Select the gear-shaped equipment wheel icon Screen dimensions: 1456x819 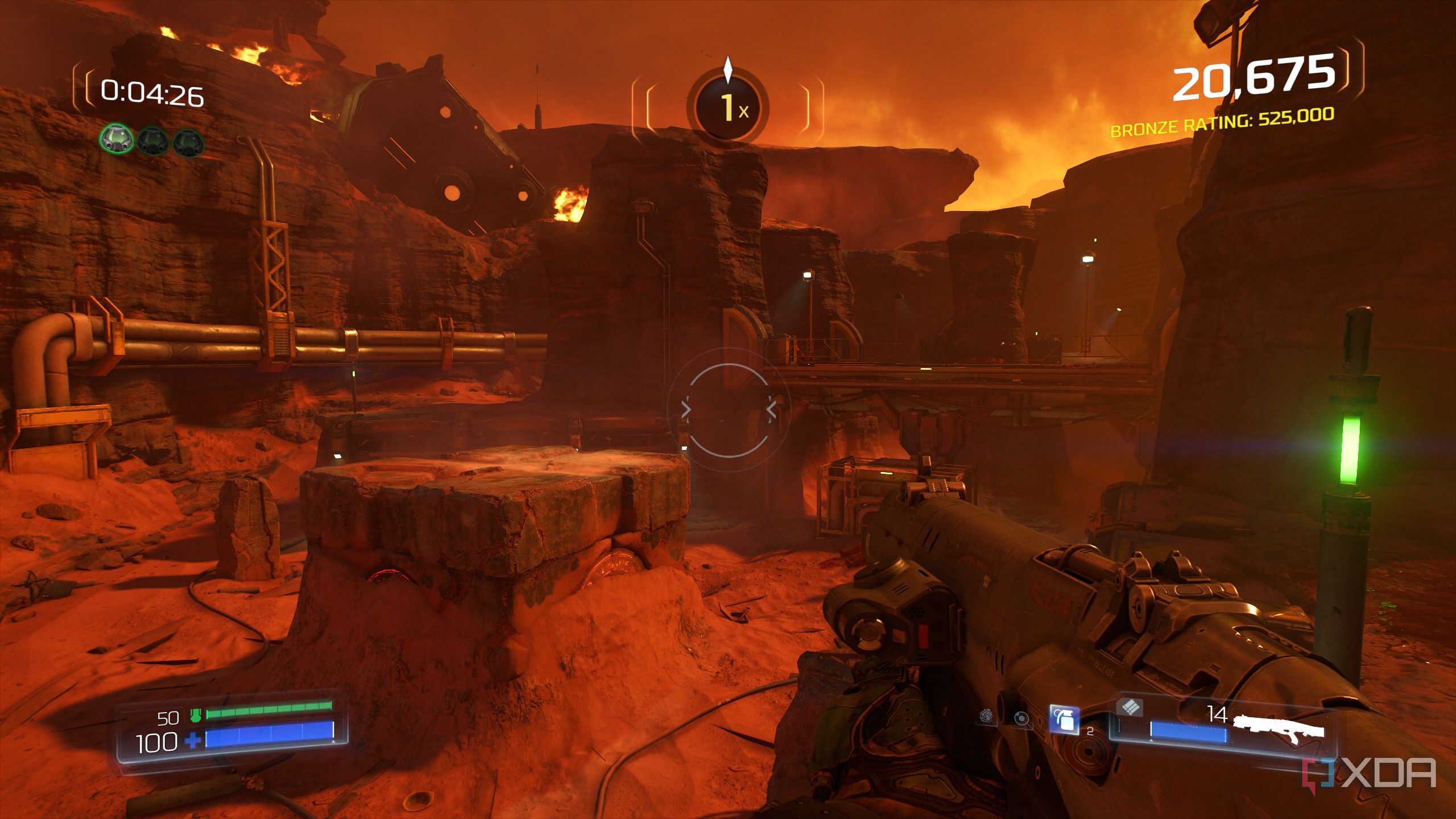tap(987, 716)
